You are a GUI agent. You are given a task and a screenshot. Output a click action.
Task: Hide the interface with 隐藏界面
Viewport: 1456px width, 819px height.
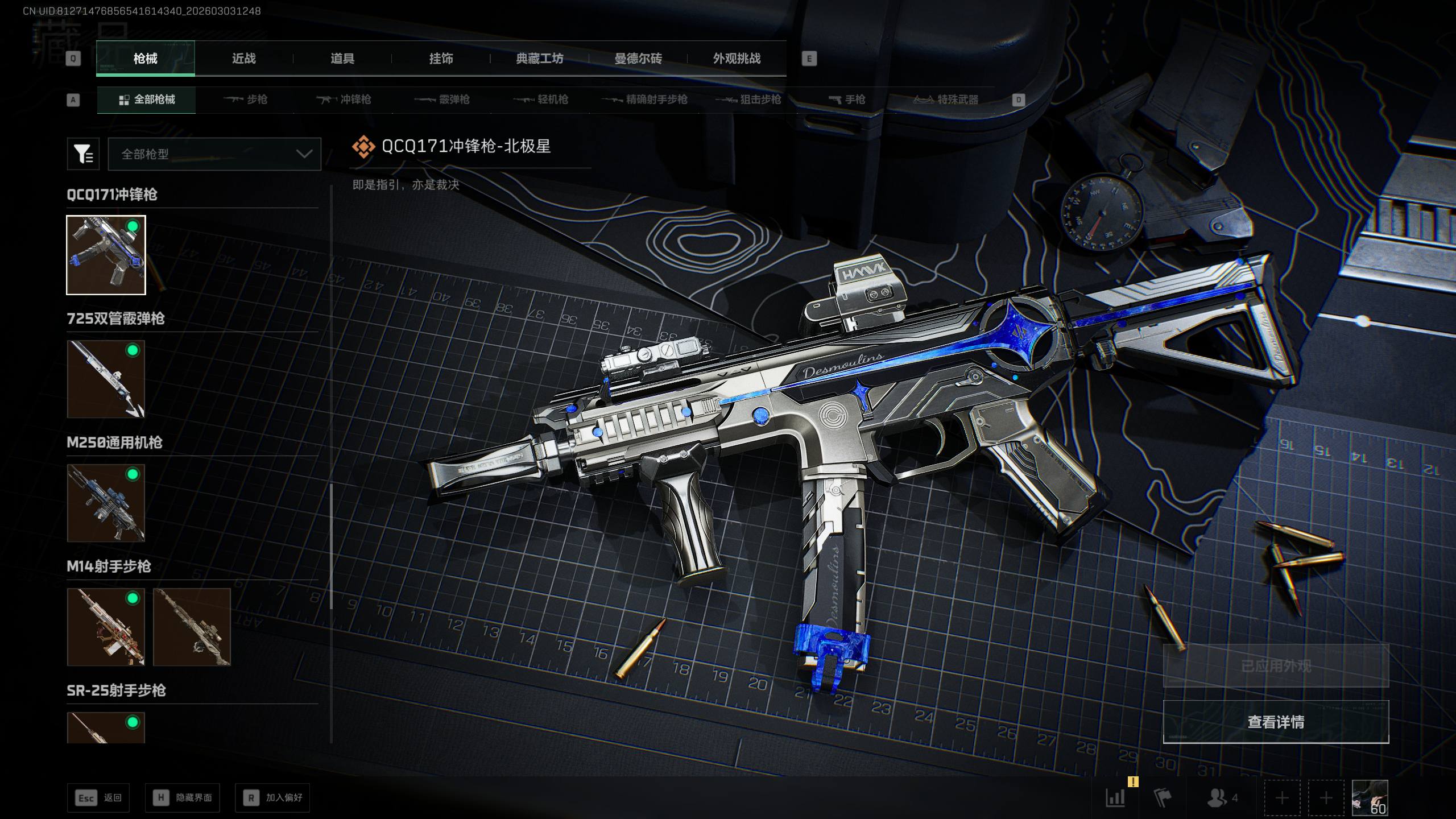183,798
